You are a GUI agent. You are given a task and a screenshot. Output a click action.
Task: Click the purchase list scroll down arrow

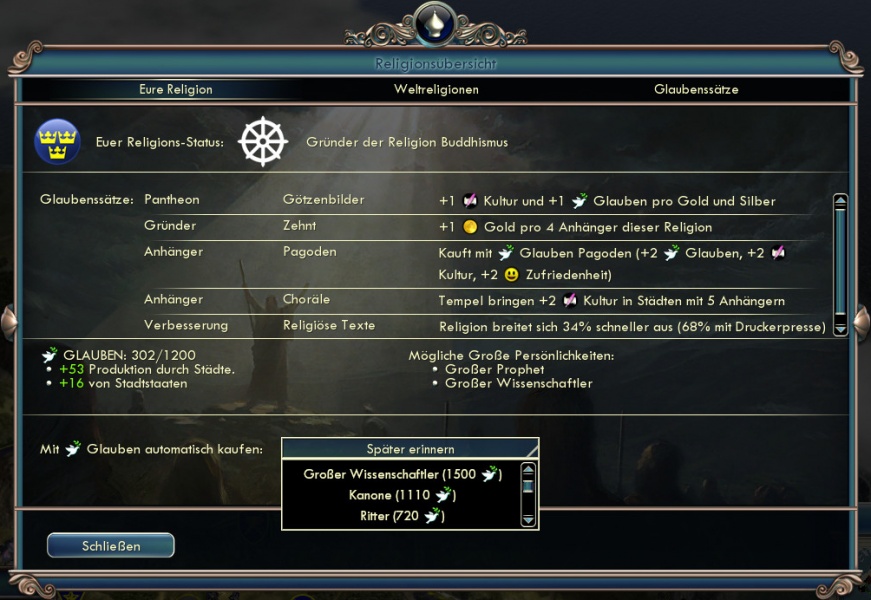click(x=529, y=518)
